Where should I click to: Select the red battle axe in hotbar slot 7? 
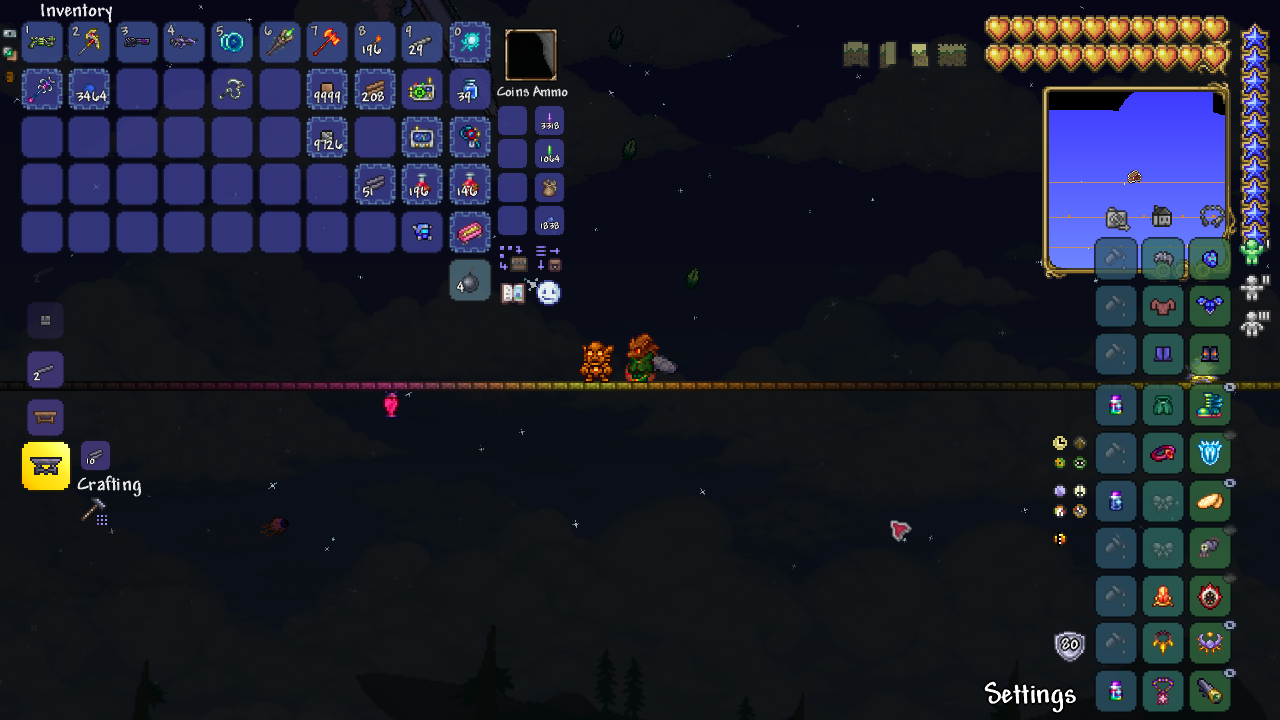click(327, 42)
